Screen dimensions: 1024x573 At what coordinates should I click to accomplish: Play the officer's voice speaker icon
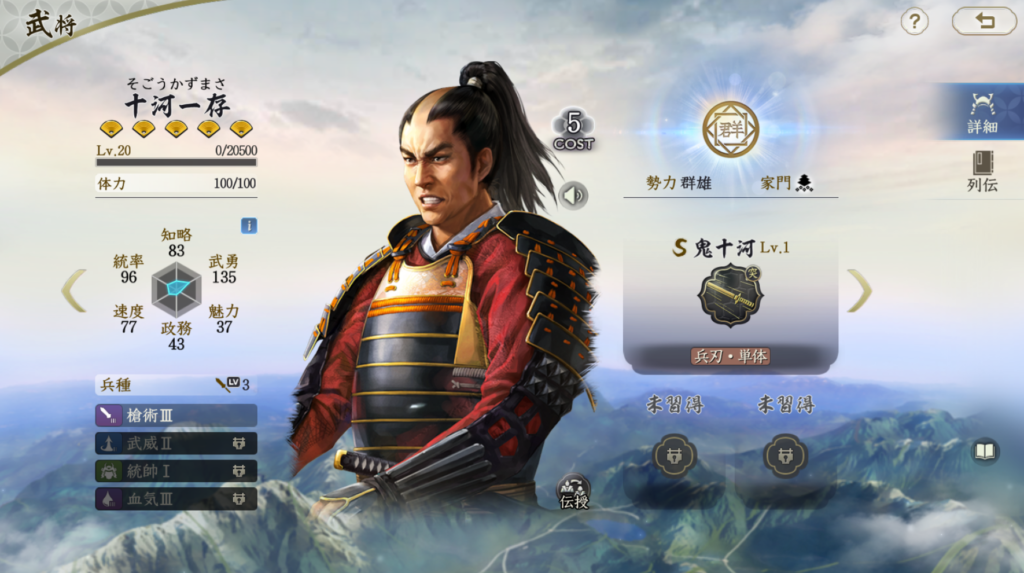573,195
